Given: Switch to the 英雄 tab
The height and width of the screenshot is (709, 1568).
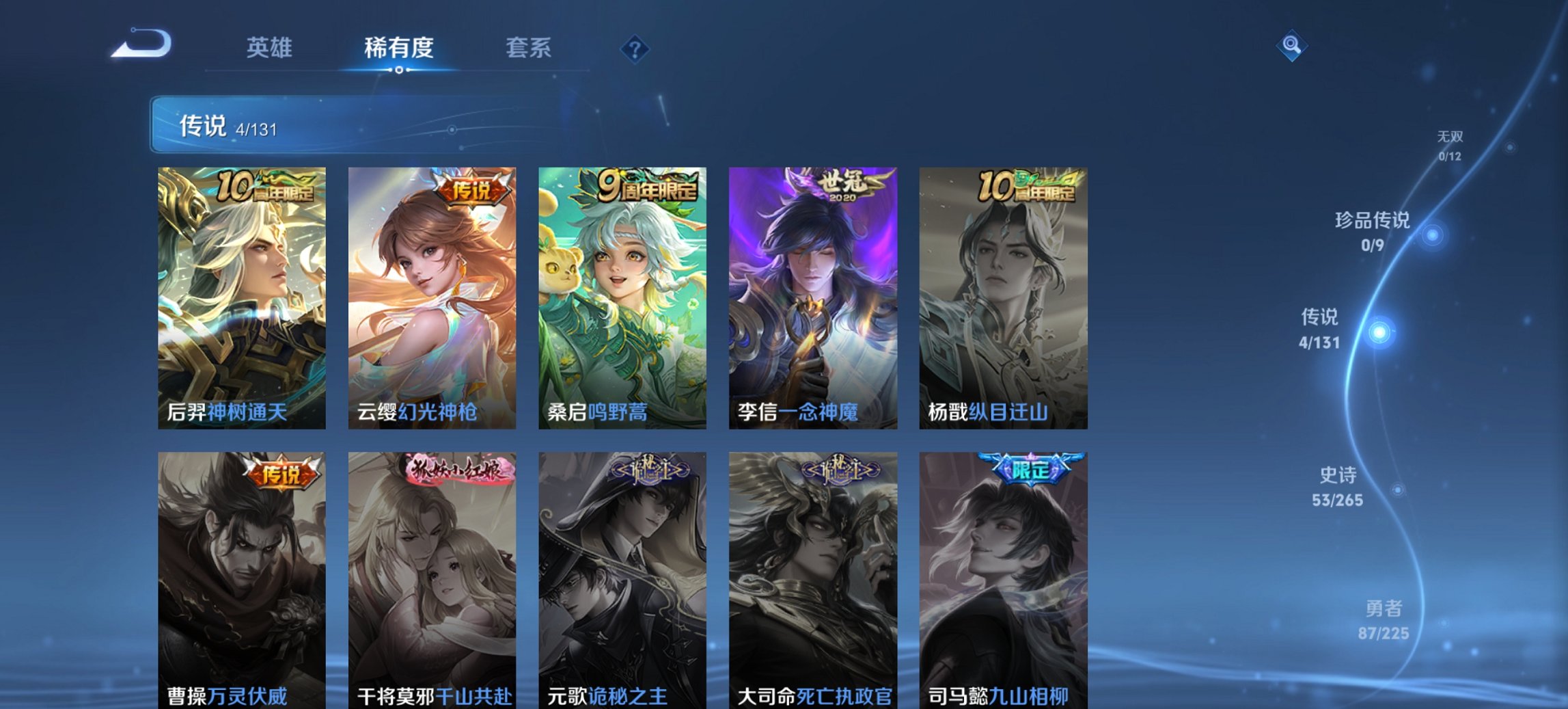Looking at the screenshot, I should 271,48.
